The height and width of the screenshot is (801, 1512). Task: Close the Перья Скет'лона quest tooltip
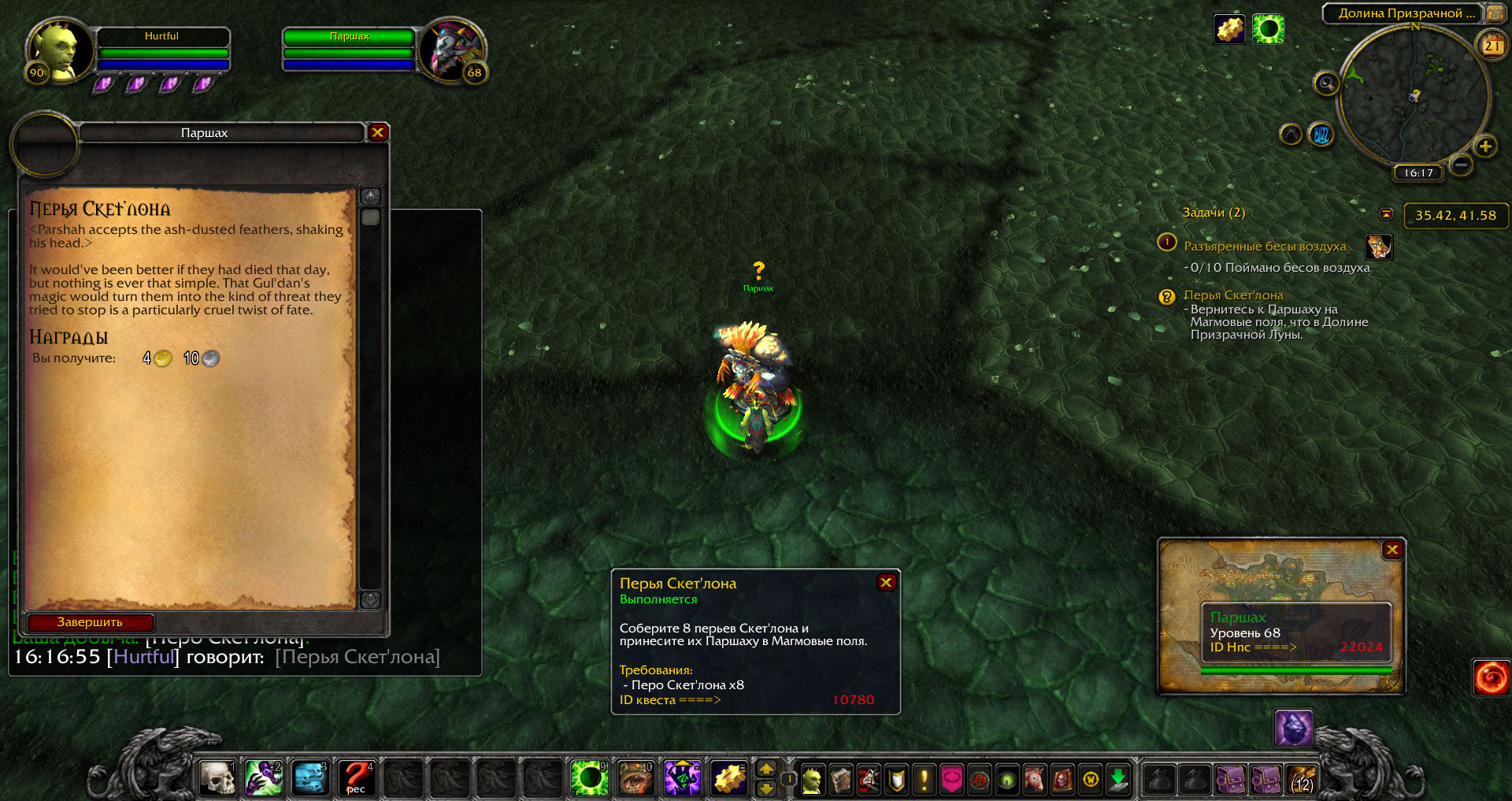[886, 582]
